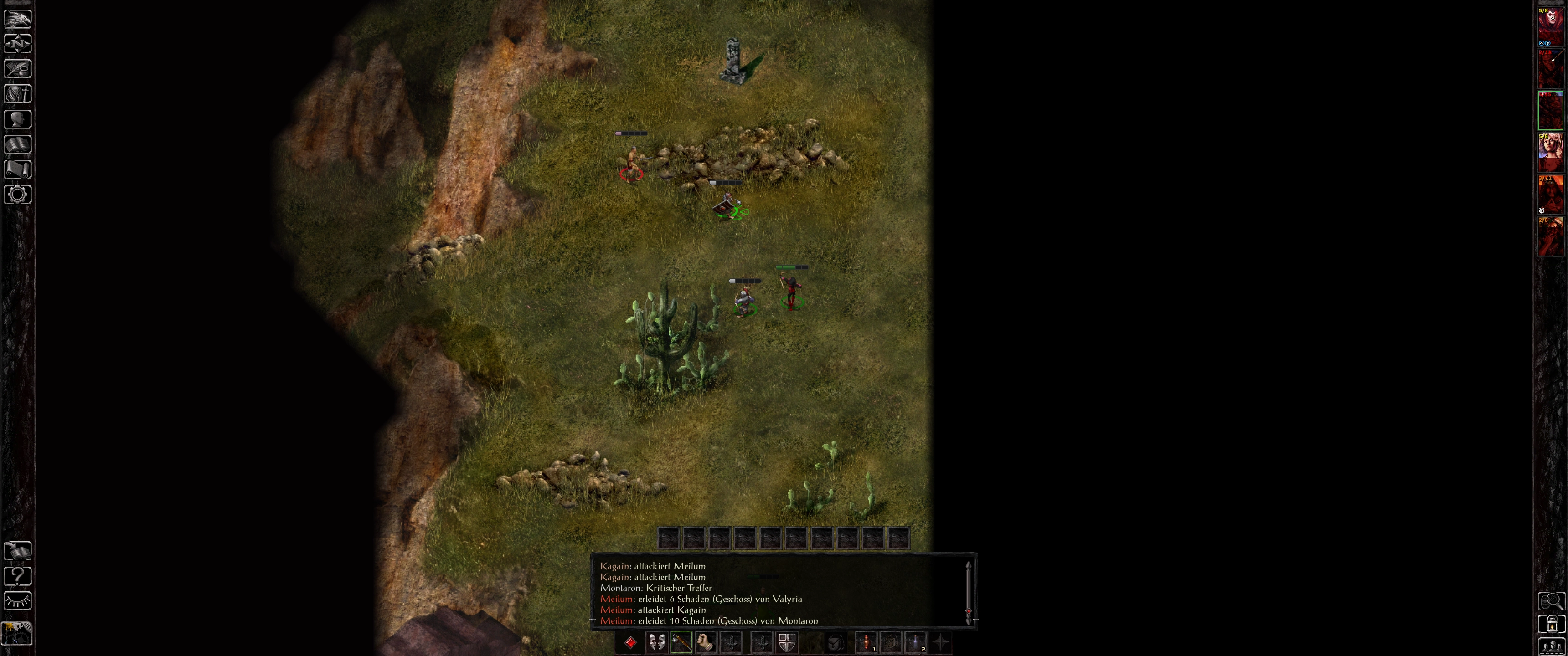This screenshot has height=656, width=1568.
Task: Open the priest scroll button
Action: 18,169
